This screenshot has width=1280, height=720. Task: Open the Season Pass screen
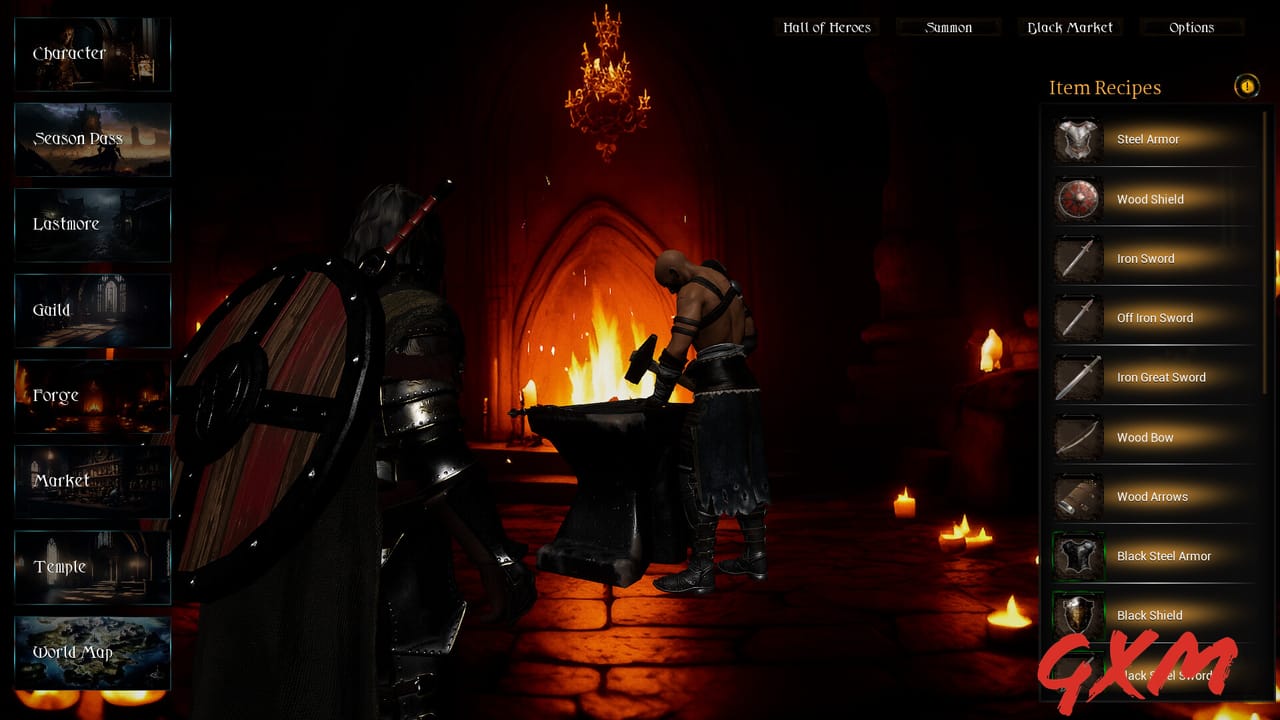(x=92, y=139)
